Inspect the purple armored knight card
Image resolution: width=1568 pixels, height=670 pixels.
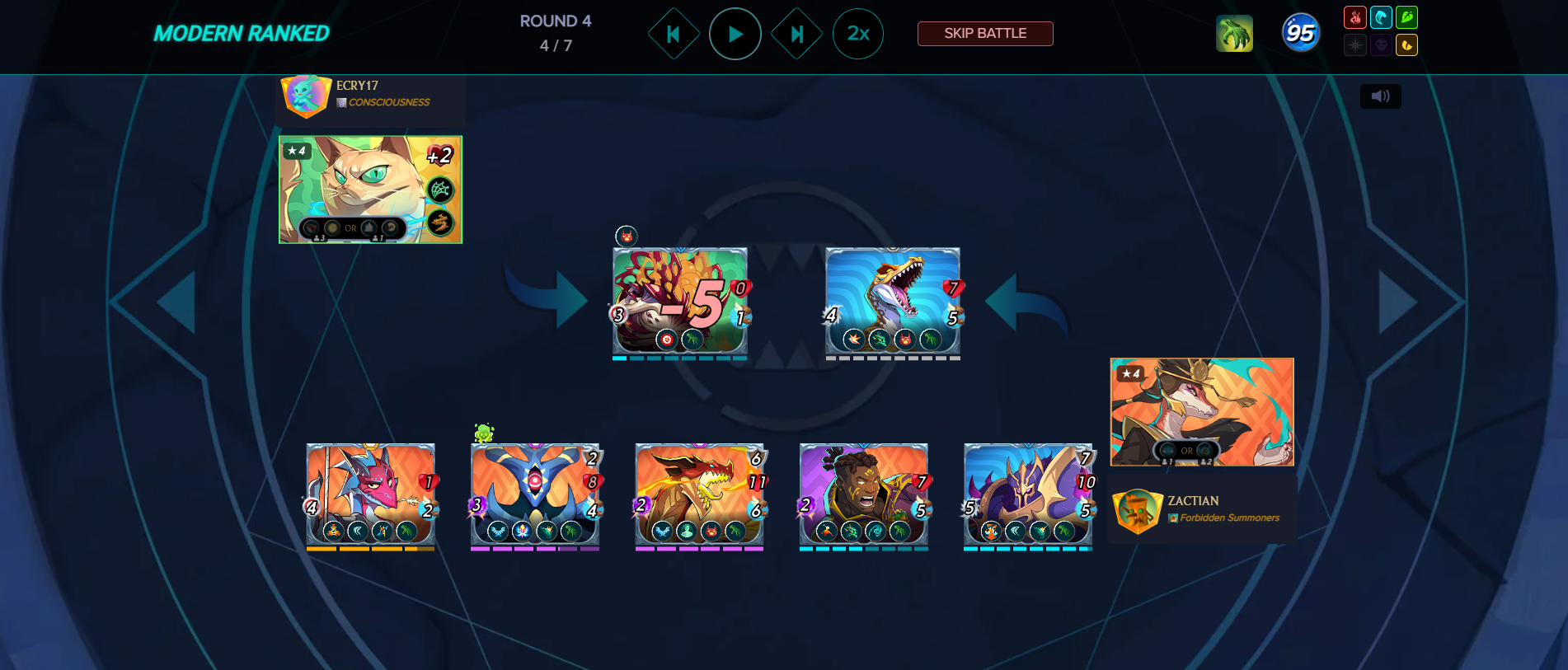click(1027, 493)
